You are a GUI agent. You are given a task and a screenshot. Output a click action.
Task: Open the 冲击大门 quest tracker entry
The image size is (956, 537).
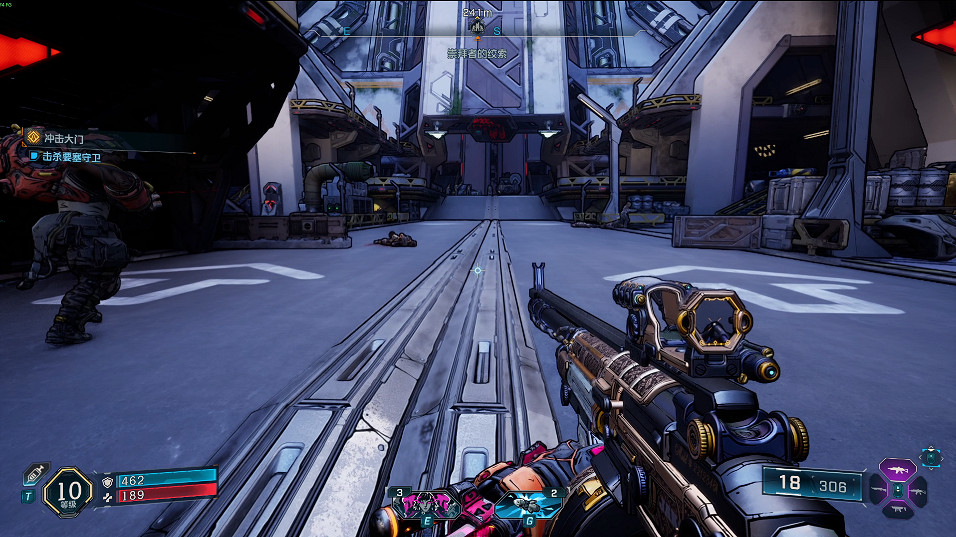(x=60, y=138)
